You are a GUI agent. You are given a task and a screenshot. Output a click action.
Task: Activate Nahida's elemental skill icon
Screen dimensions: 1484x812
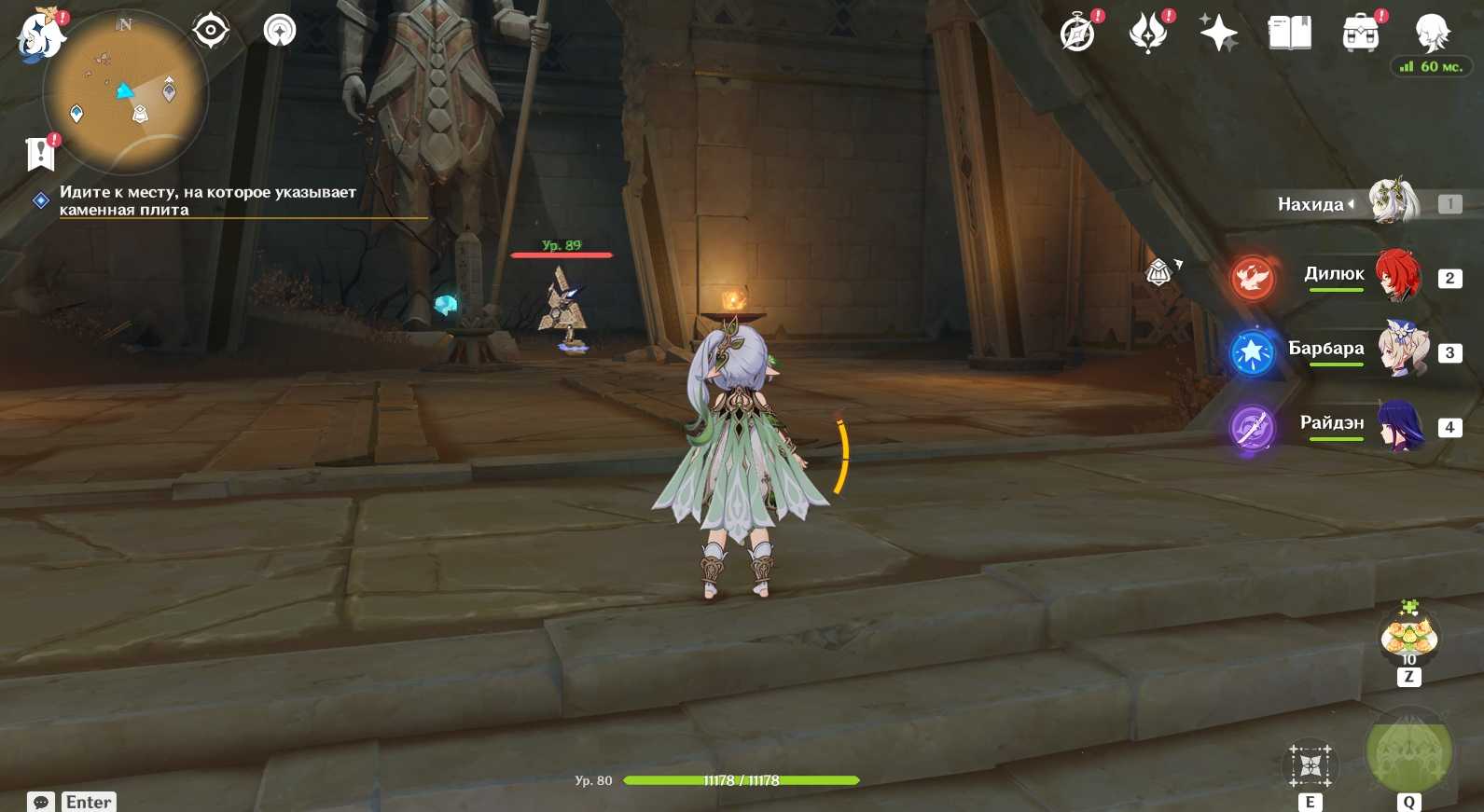click(x=1311, y=766)
